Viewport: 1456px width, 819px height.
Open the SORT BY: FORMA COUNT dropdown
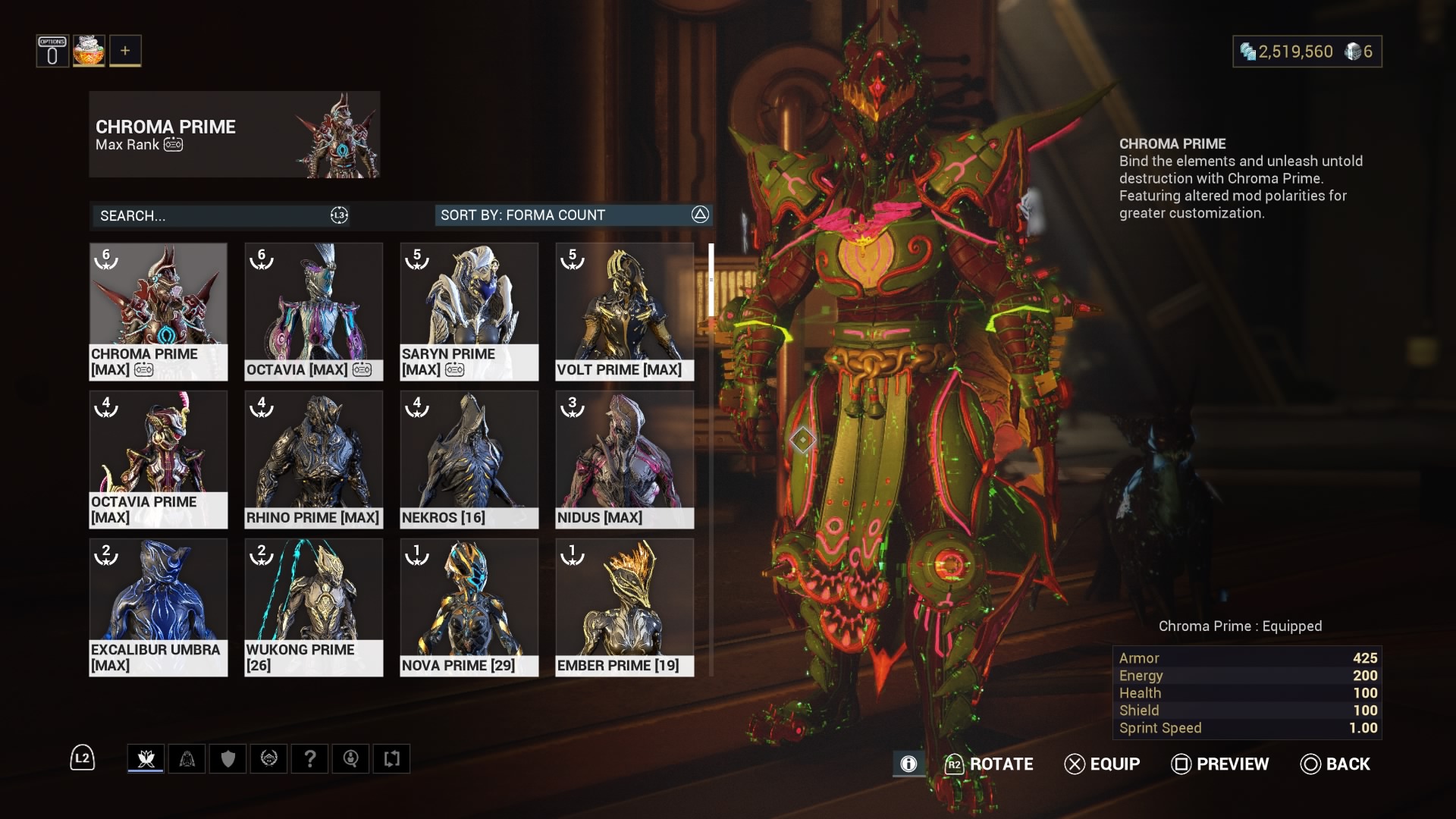(573, 215)
